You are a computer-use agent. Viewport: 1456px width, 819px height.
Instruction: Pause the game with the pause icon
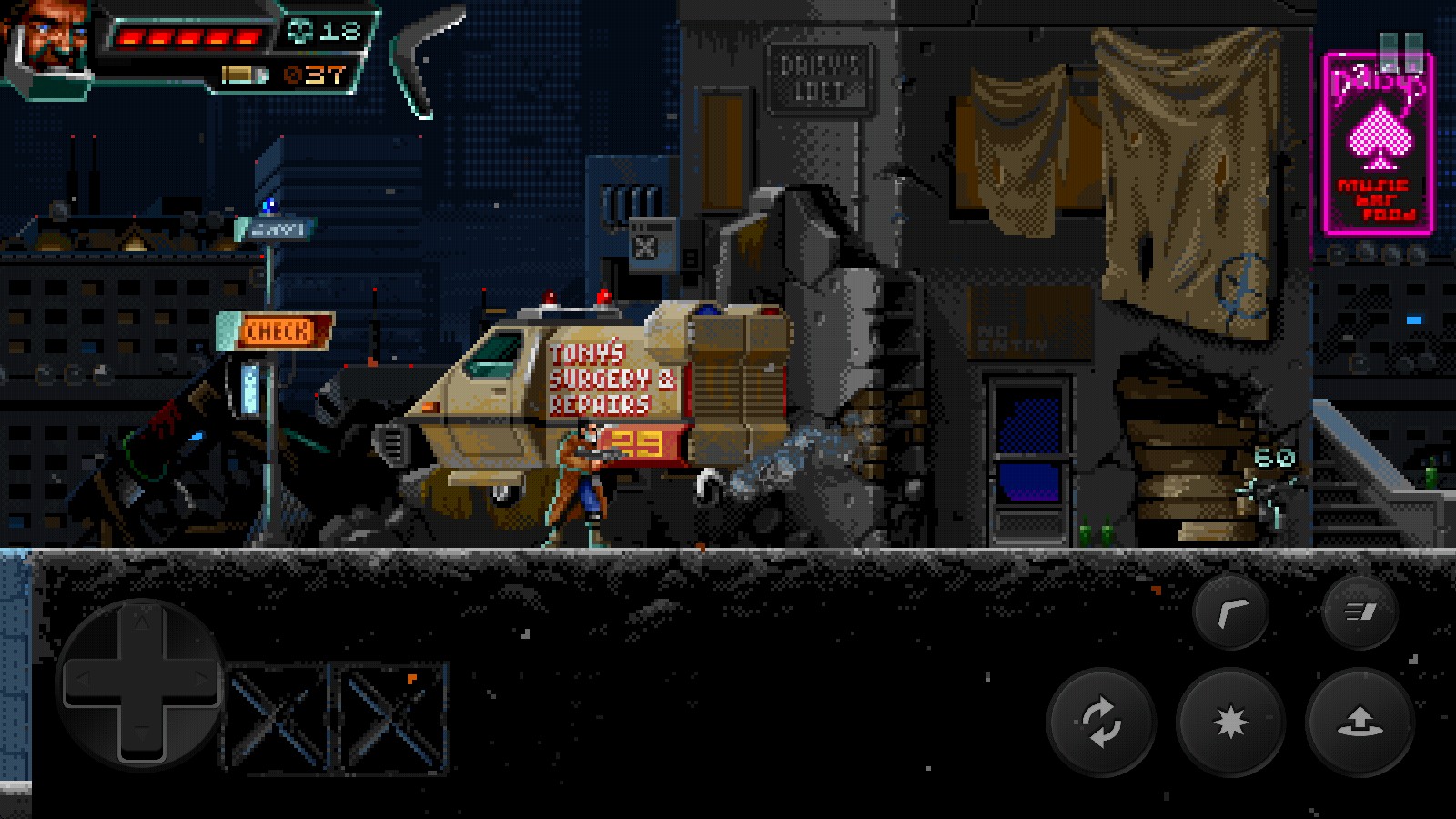coord(1400,52)
